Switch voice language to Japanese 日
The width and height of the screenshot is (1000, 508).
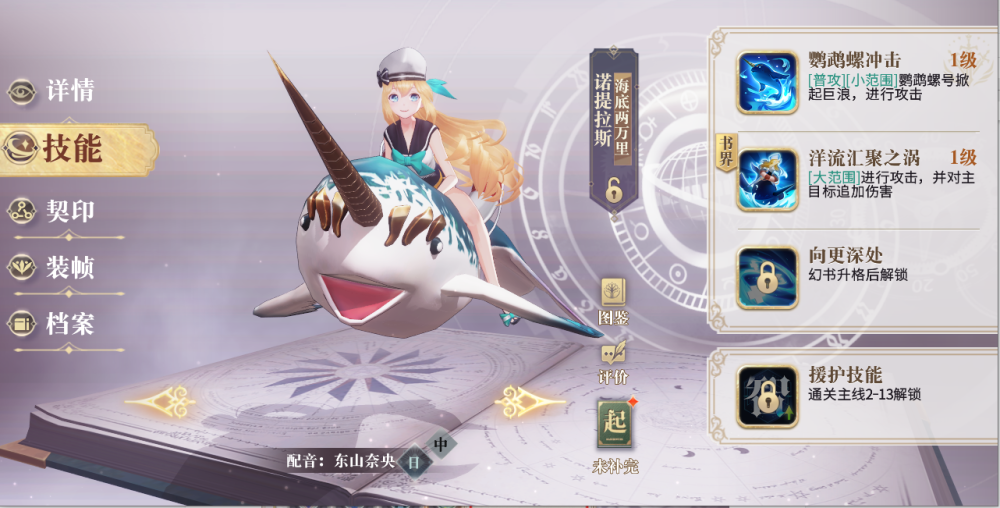413,462
